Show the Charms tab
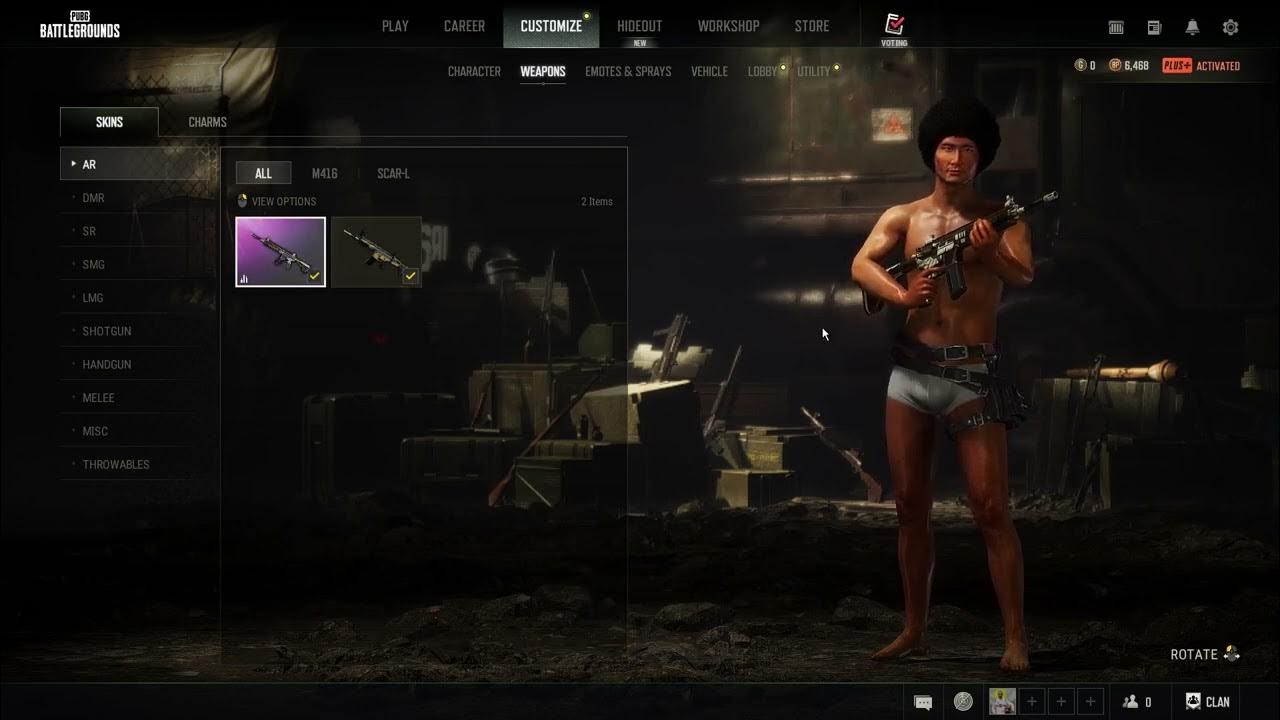 point(207,122)
